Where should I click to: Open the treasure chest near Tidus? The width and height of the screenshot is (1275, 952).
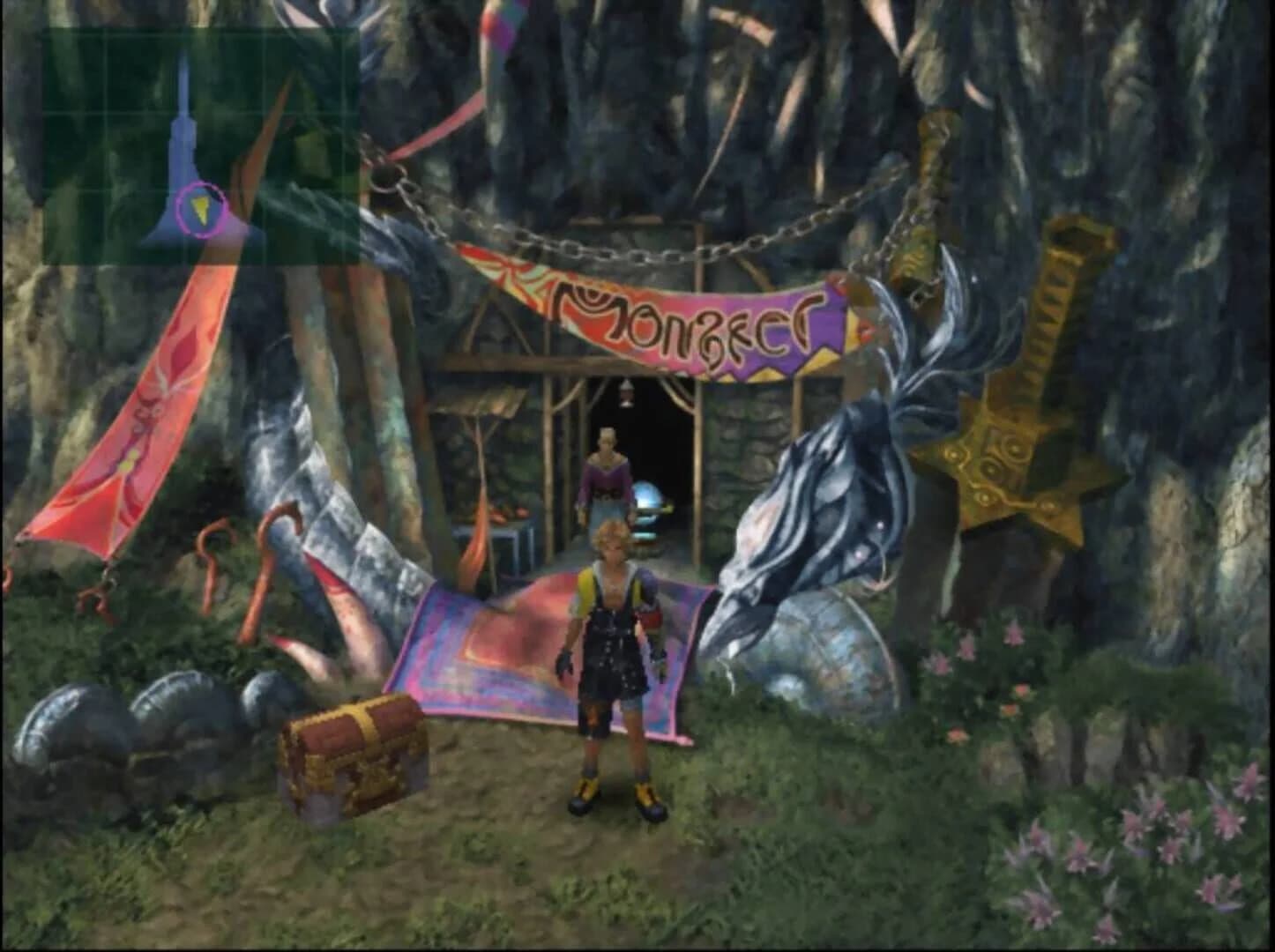click(353, 754)
